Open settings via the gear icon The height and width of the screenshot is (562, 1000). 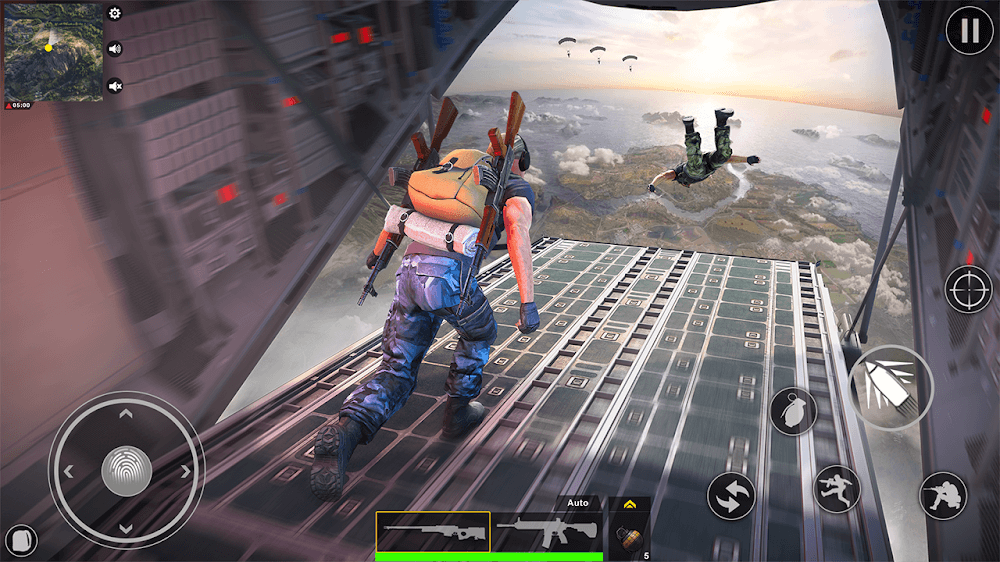click(x=115, y=14)
